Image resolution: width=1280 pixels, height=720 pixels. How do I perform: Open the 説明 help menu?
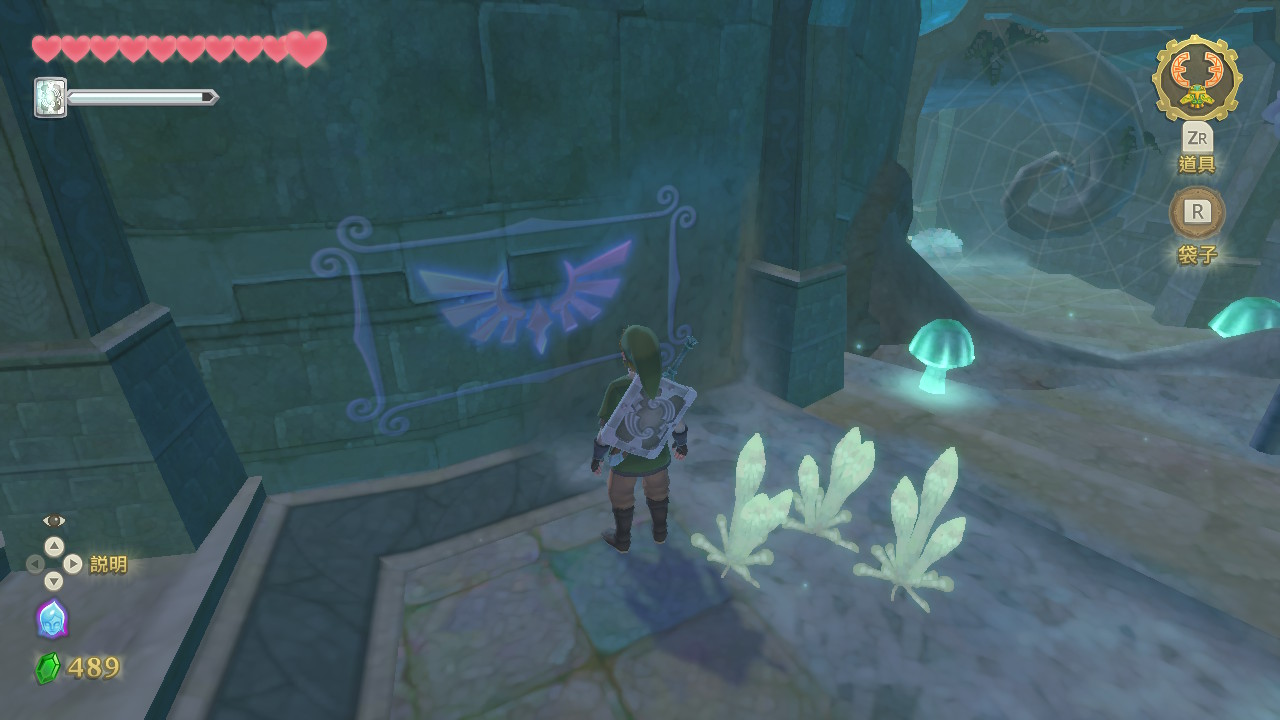pos(109,562)
